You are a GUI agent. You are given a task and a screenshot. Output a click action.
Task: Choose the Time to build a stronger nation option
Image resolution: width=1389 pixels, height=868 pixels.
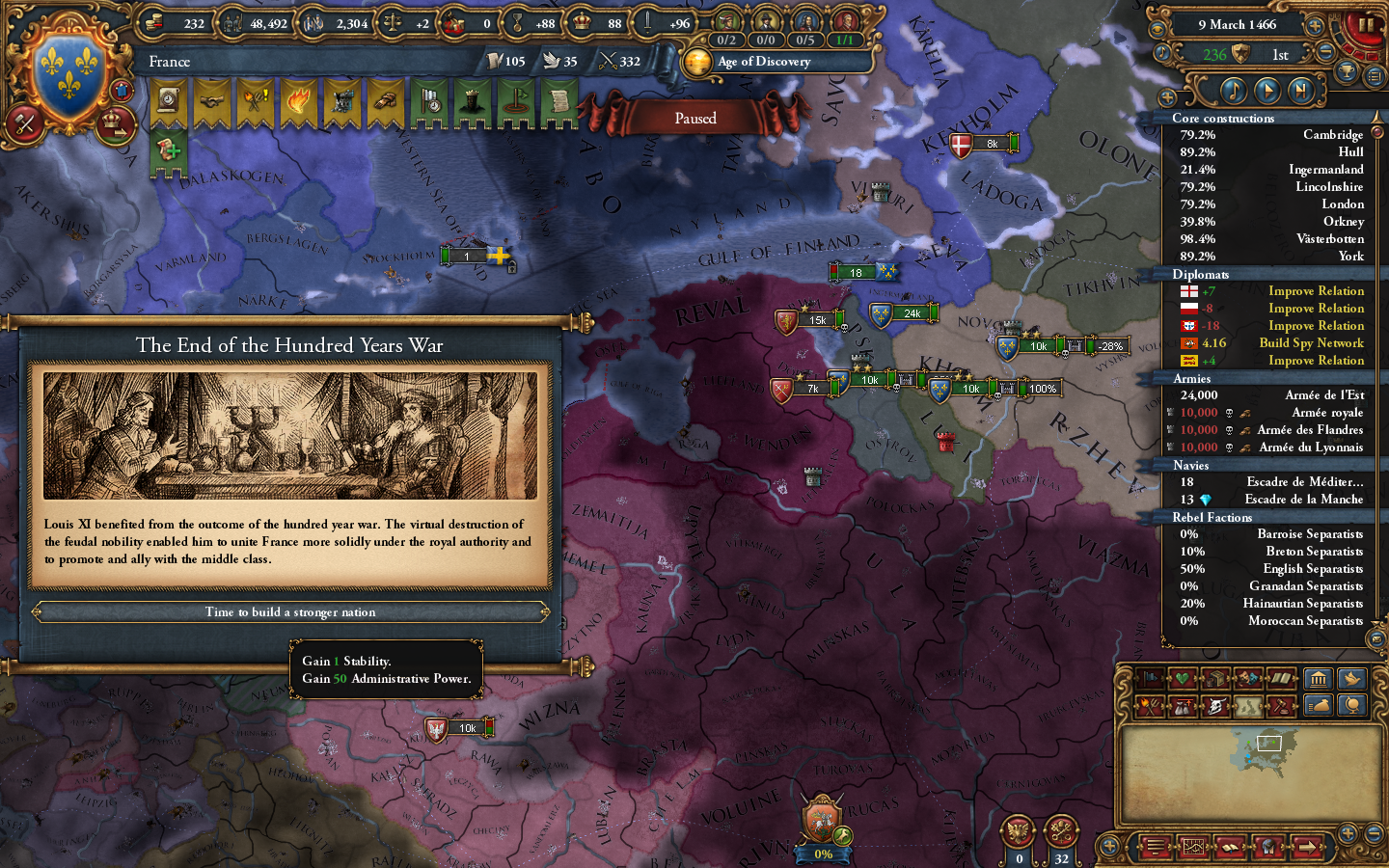(x=288, y=611)
